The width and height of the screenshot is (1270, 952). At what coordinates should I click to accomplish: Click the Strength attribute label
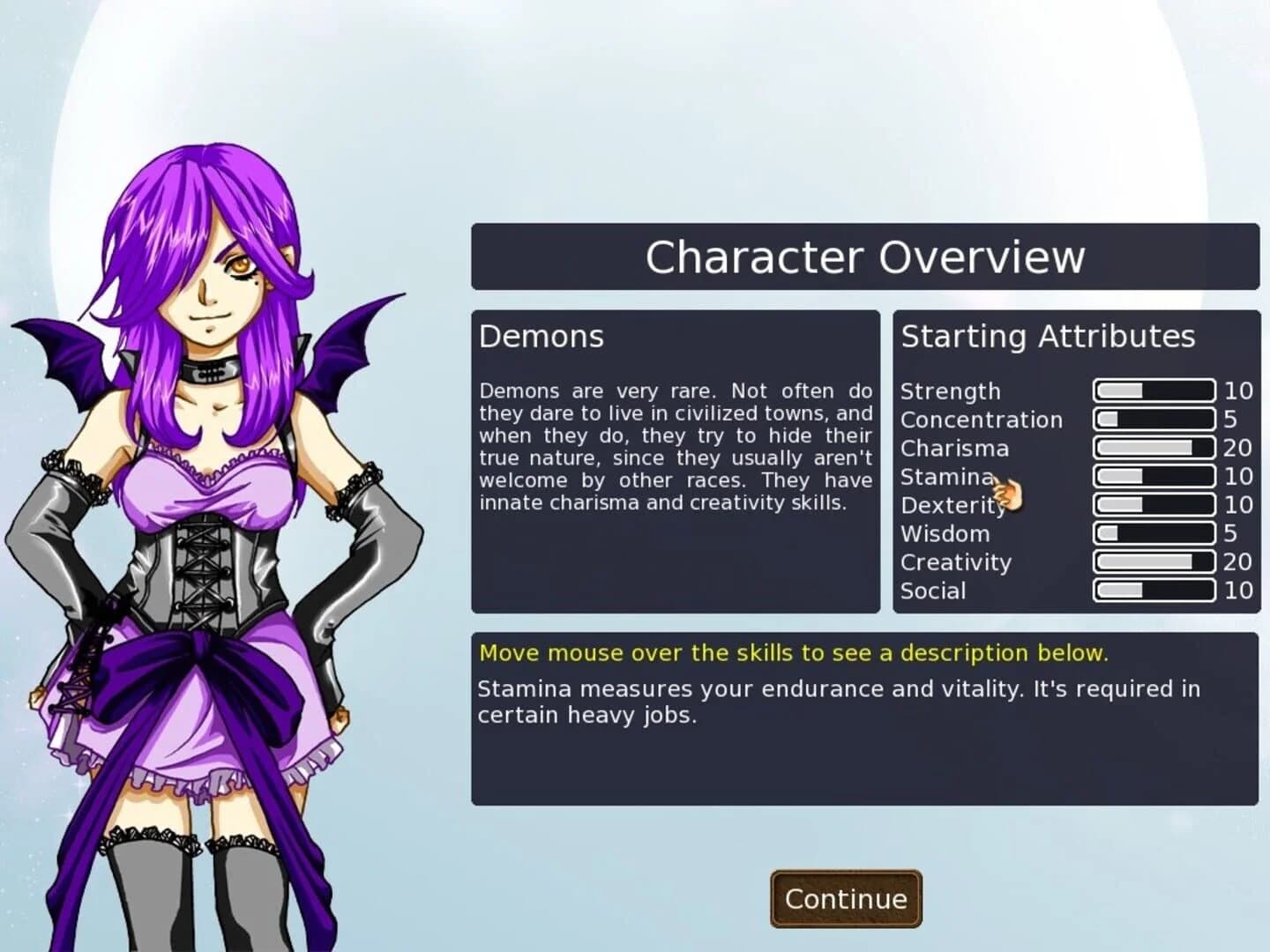950,391
